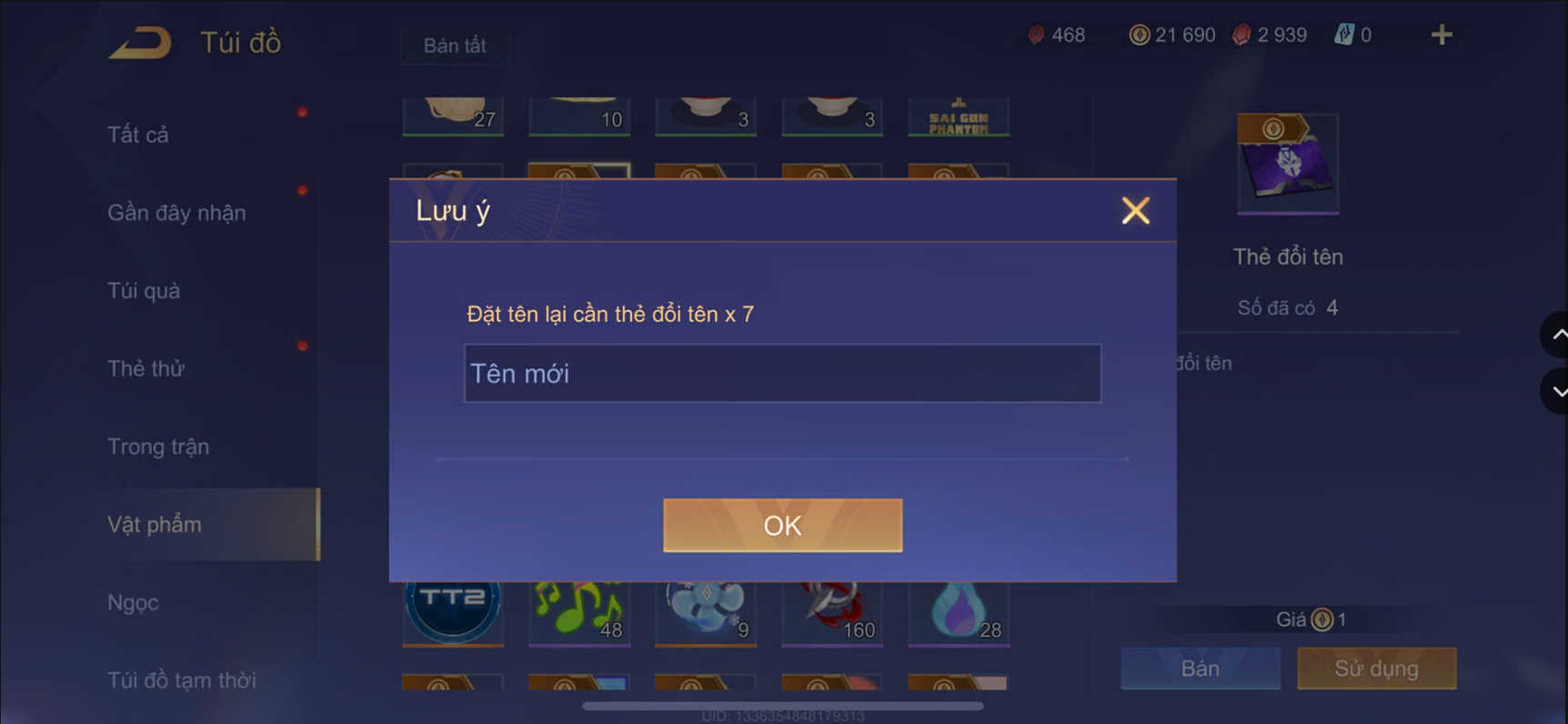Click the red gem currency icon showing 468

(1037, 35)
